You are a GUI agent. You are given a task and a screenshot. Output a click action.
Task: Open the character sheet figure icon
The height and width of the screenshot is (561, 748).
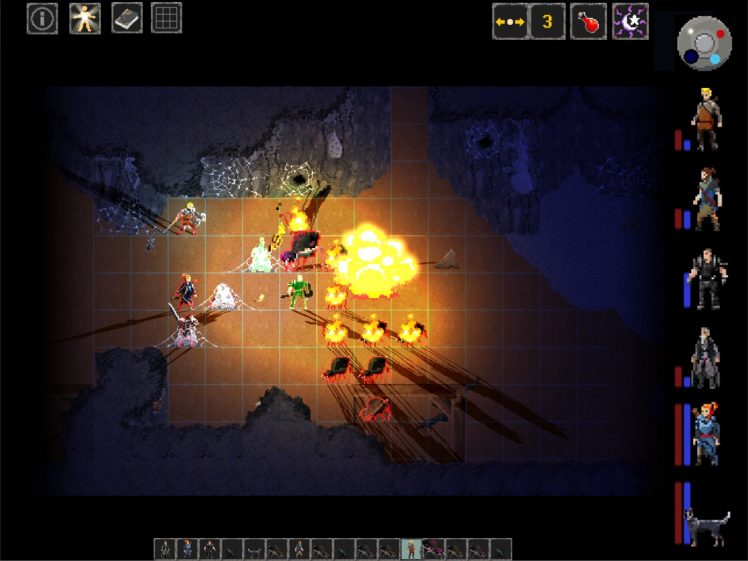pos(84,18)
